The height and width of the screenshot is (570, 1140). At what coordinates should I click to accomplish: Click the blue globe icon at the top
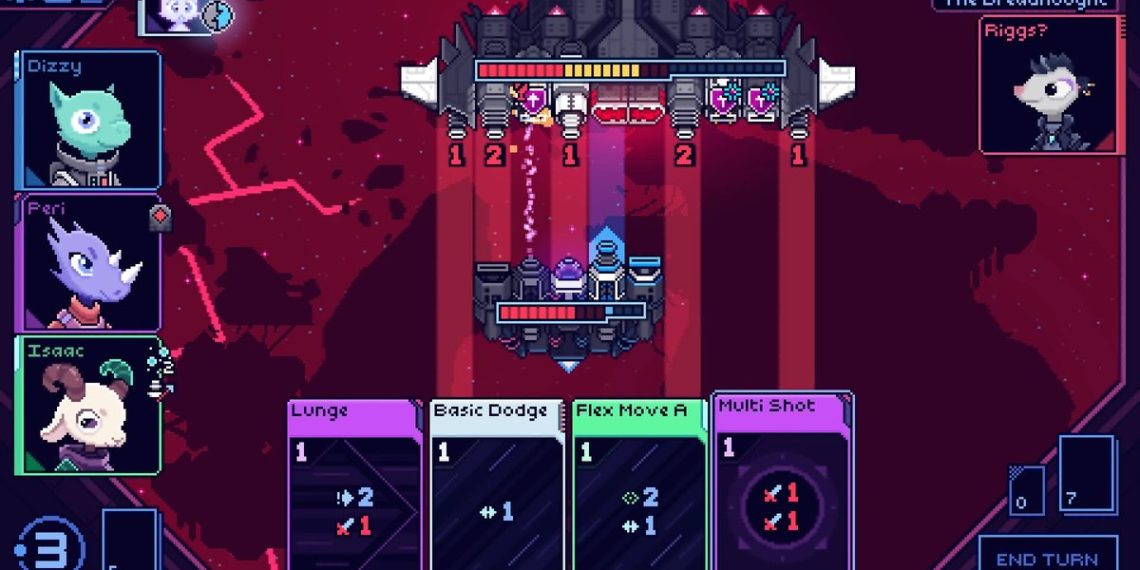pos(218,14)
